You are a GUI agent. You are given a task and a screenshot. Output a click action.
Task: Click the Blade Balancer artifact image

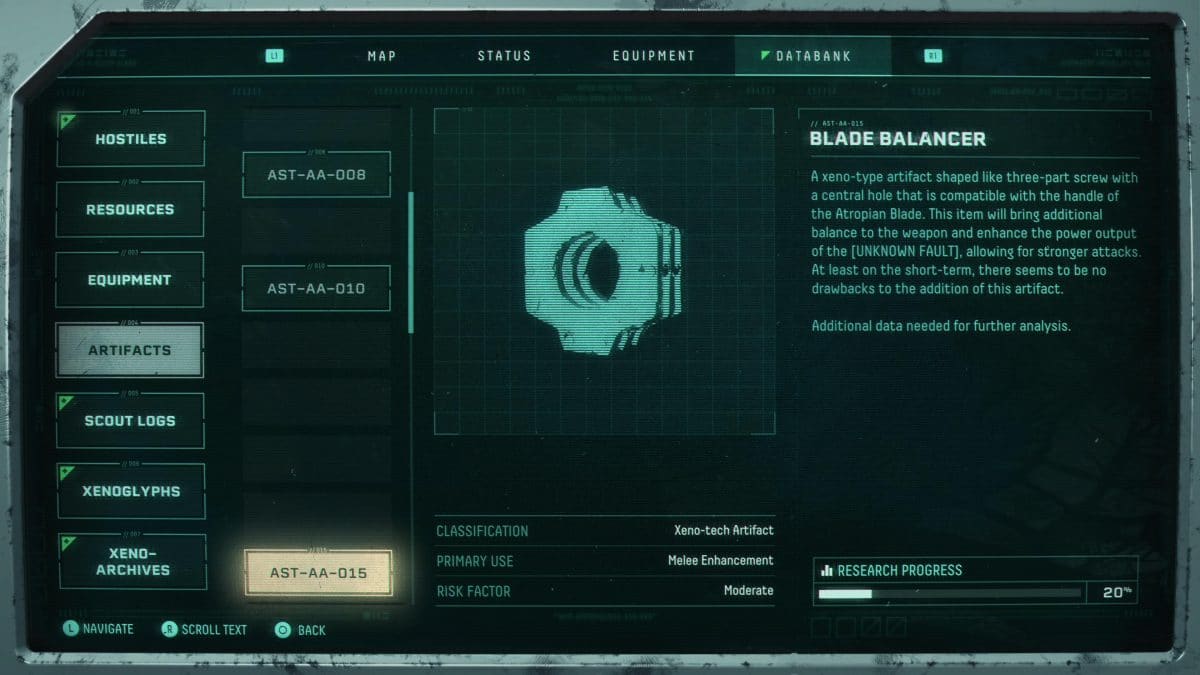[x=603, y=271]
